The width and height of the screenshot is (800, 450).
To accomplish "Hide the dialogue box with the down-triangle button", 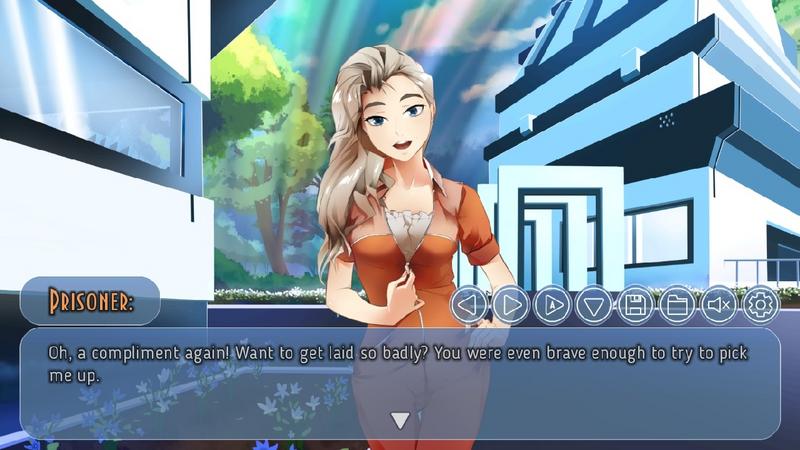I will 594,305.
